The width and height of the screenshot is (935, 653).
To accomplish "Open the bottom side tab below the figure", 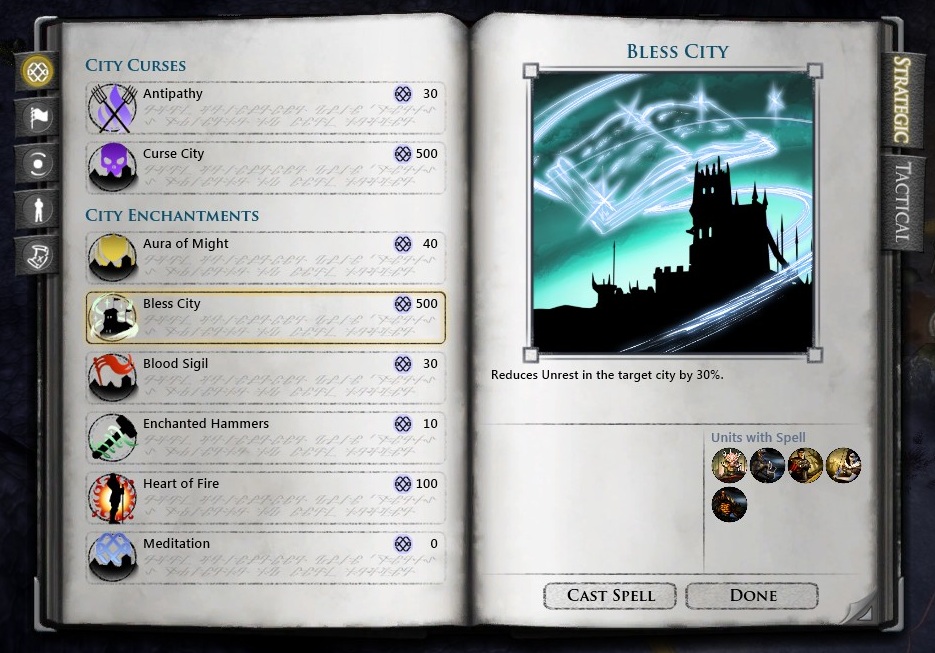I will (x=38, y=255).
